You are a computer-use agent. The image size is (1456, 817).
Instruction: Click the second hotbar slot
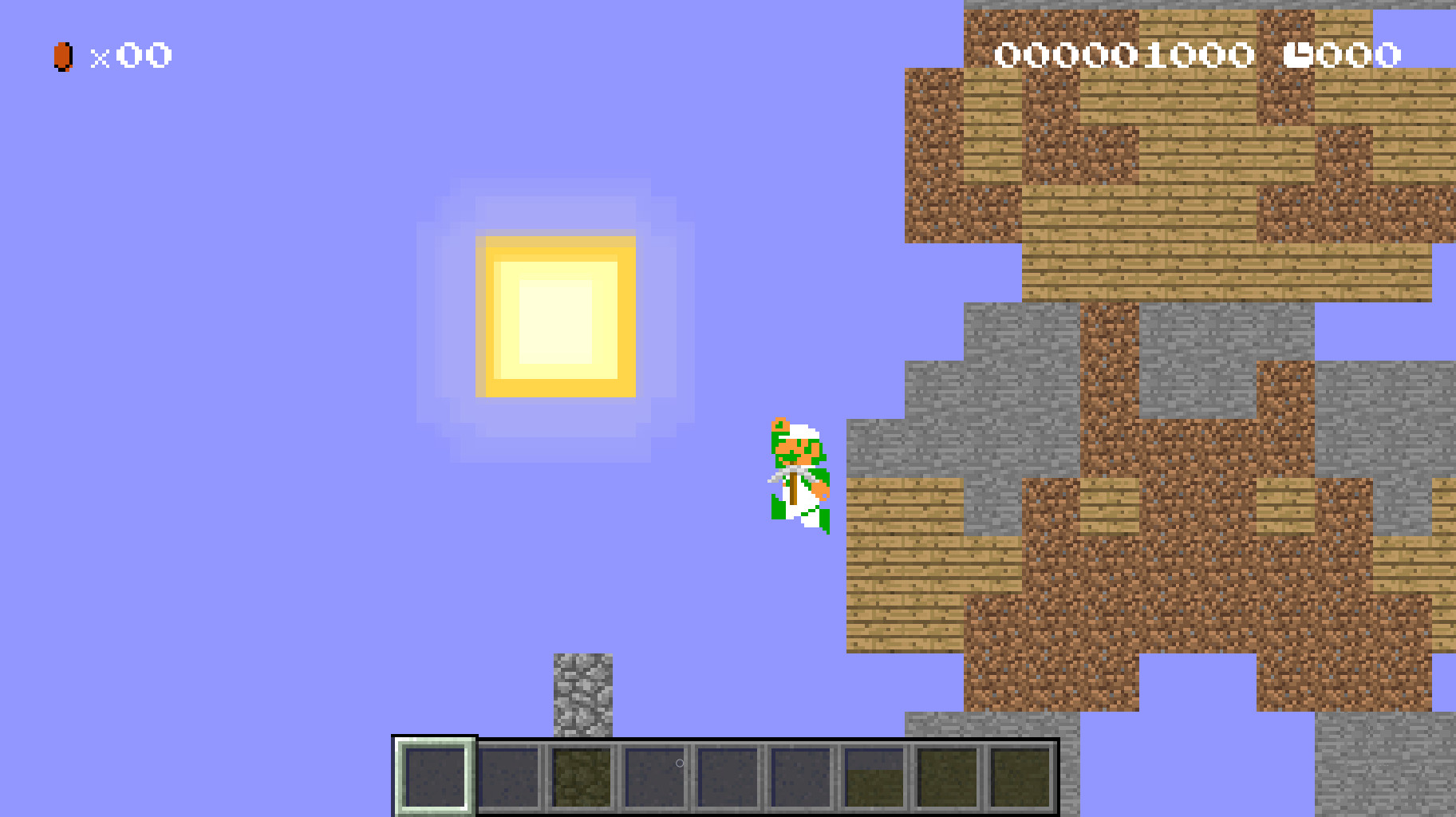coord(511,778)
